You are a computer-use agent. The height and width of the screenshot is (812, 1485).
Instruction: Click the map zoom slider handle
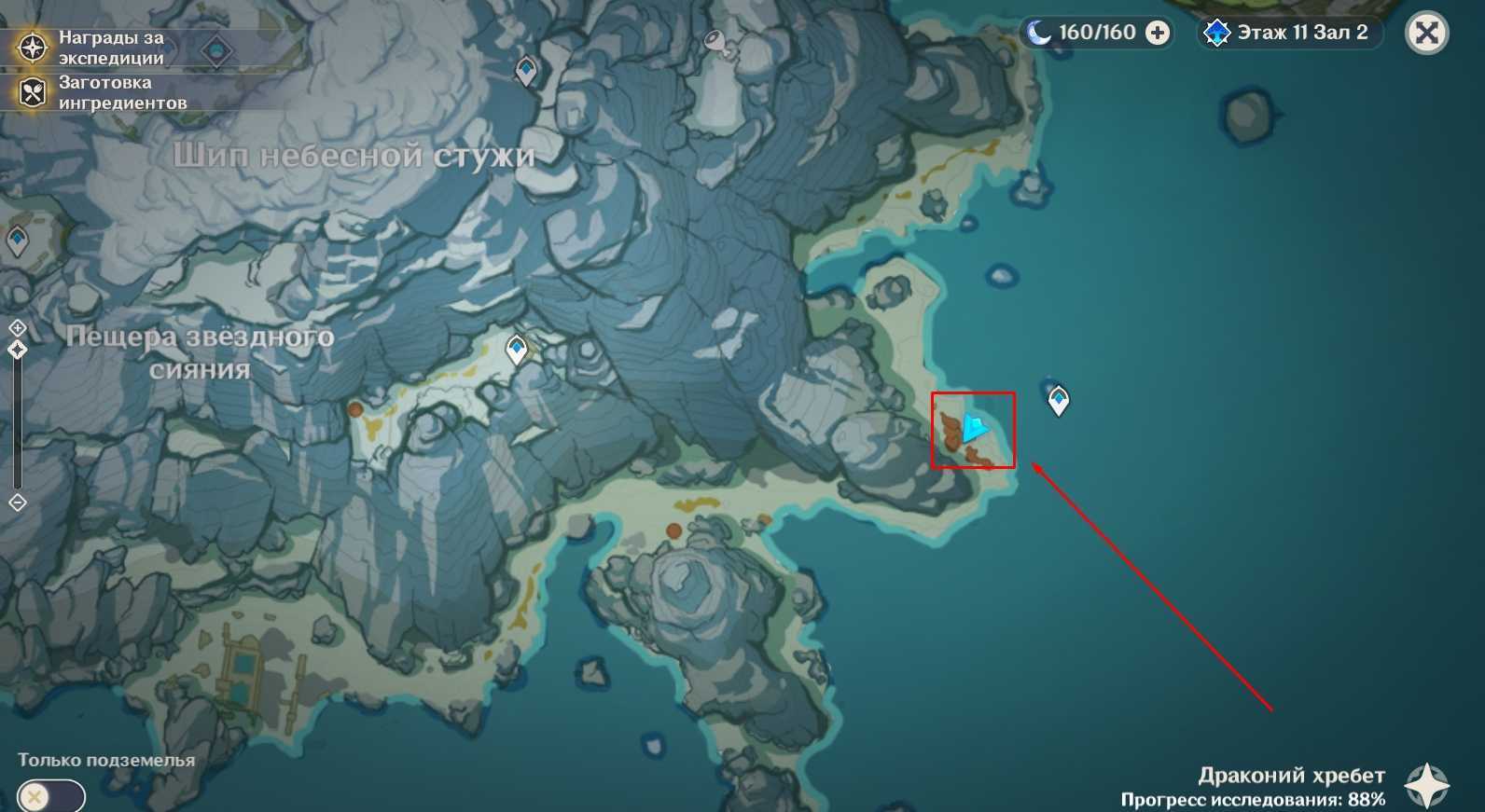[18, 350]
